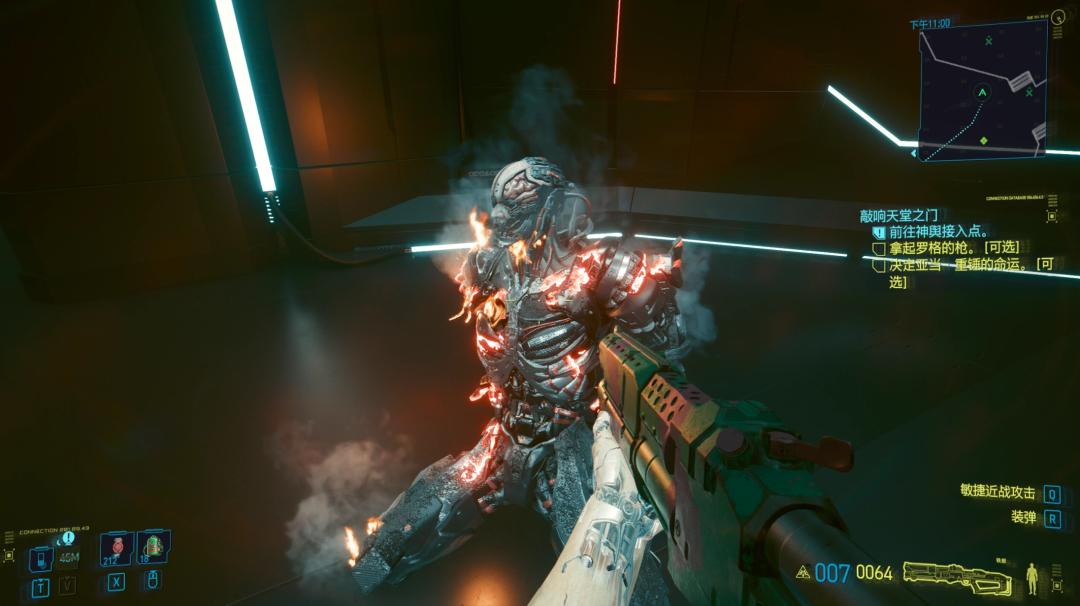Viewport: 1080px width, 606px height.
Task: Click the objective 前往神舆接入点
Action: click(937, 231)
